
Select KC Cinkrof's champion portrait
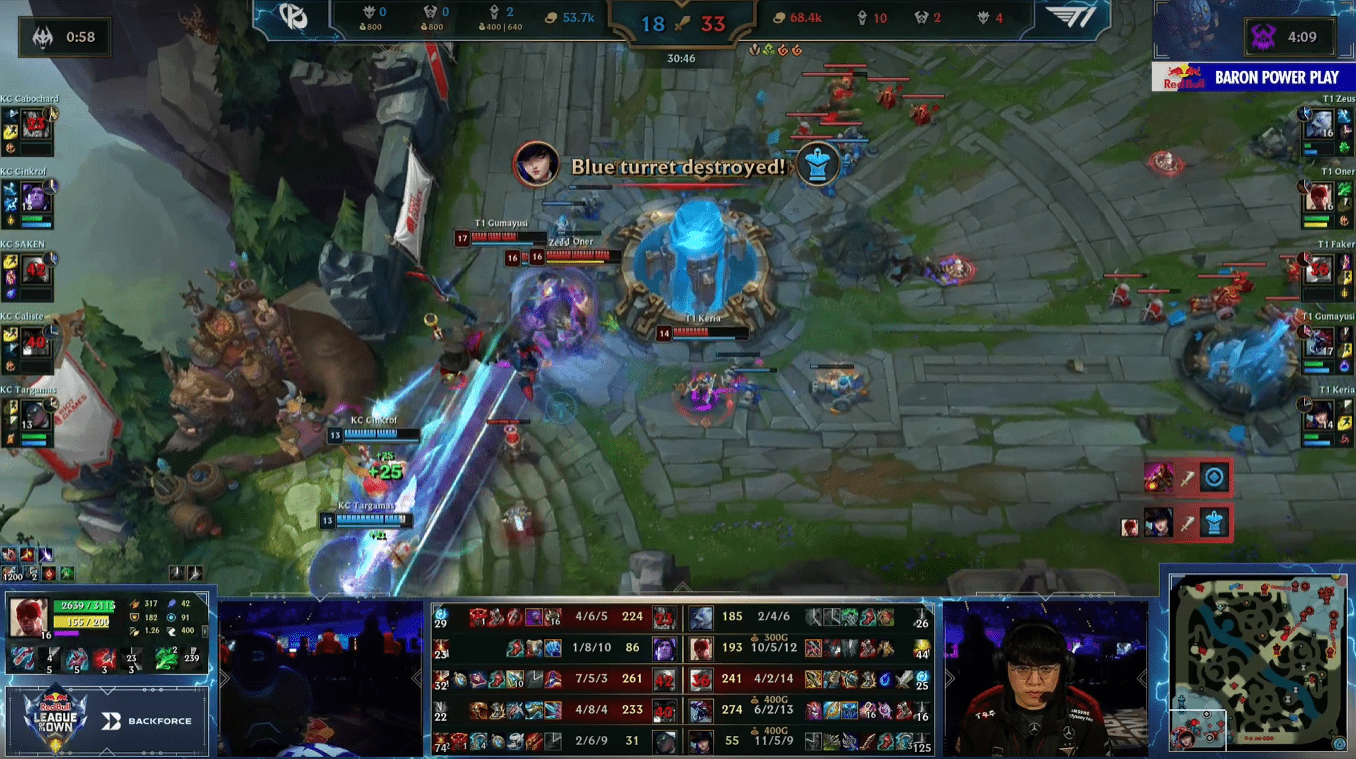point(35,196)
